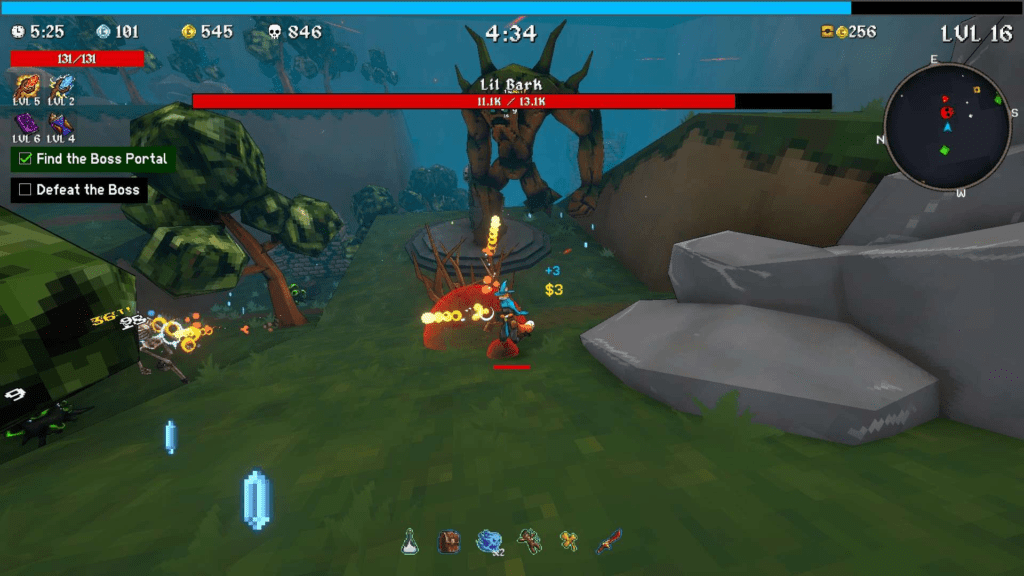Select the golden clover item
1024x576 pixels.
(569, 542)
